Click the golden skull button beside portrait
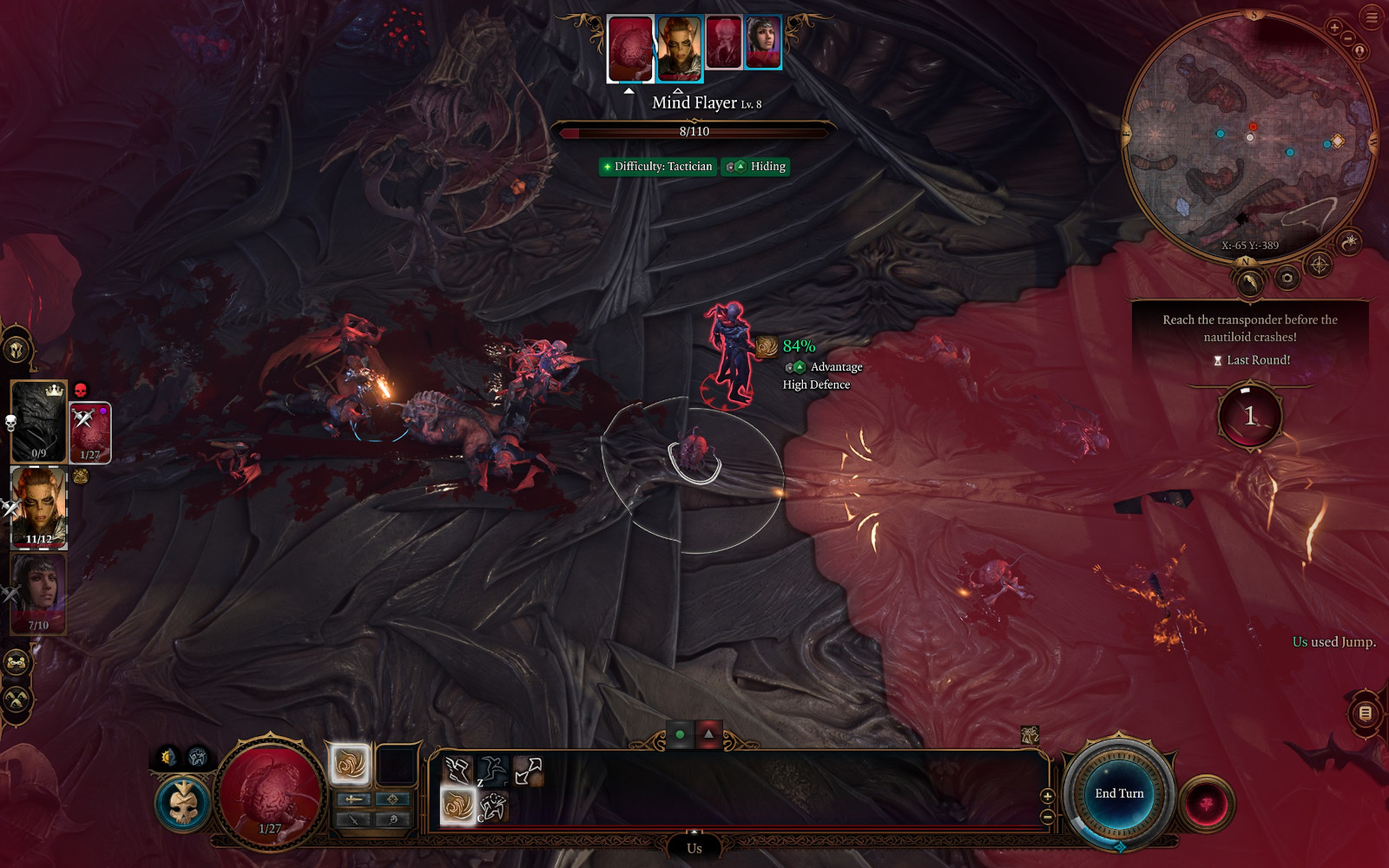This screenshot has height=868, width=1389. 183,804
